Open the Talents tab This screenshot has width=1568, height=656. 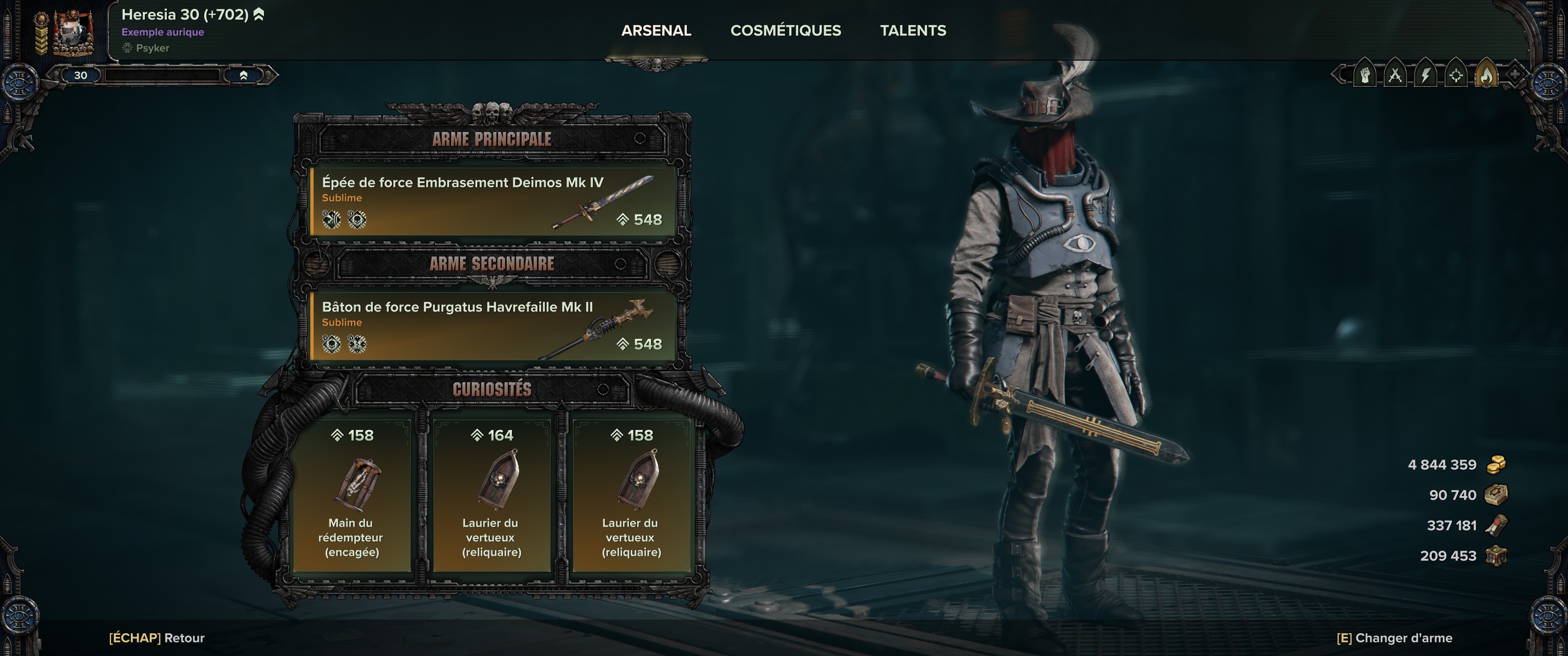[913, 31]
